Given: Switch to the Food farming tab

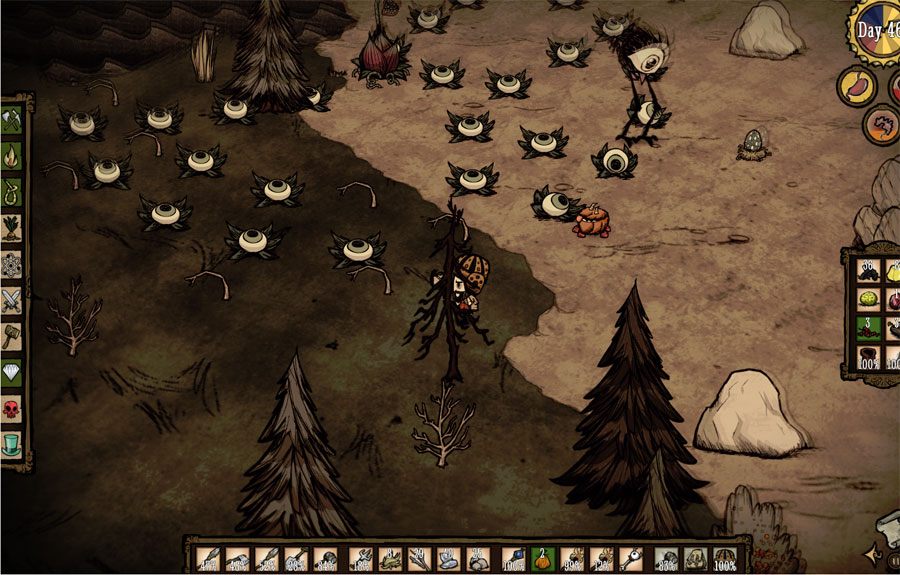Looking at the screenshot, I should [11, 226].
